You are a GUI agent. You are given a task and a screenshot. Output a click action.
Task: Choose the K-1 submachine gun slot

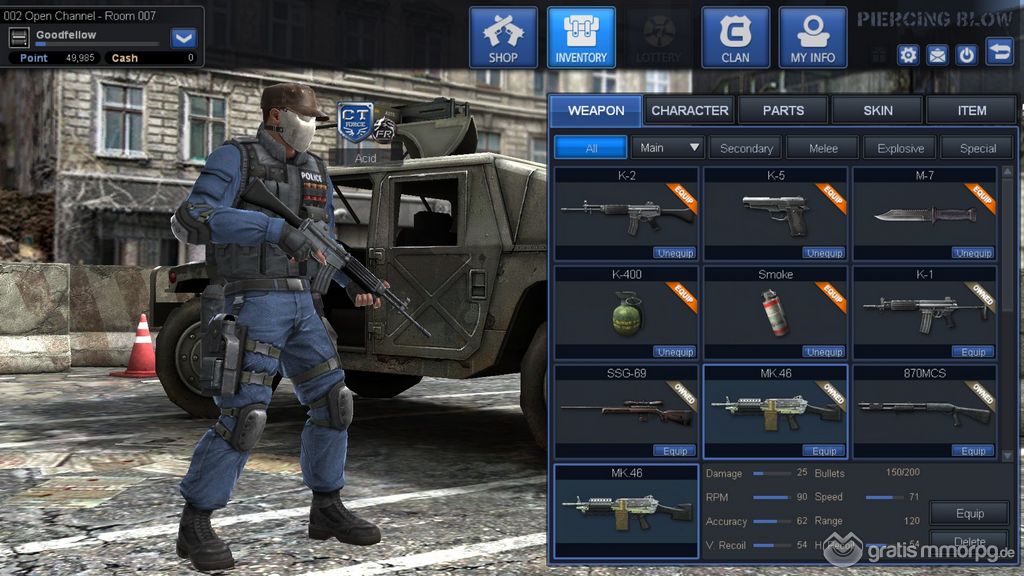(x=924, y=308)
